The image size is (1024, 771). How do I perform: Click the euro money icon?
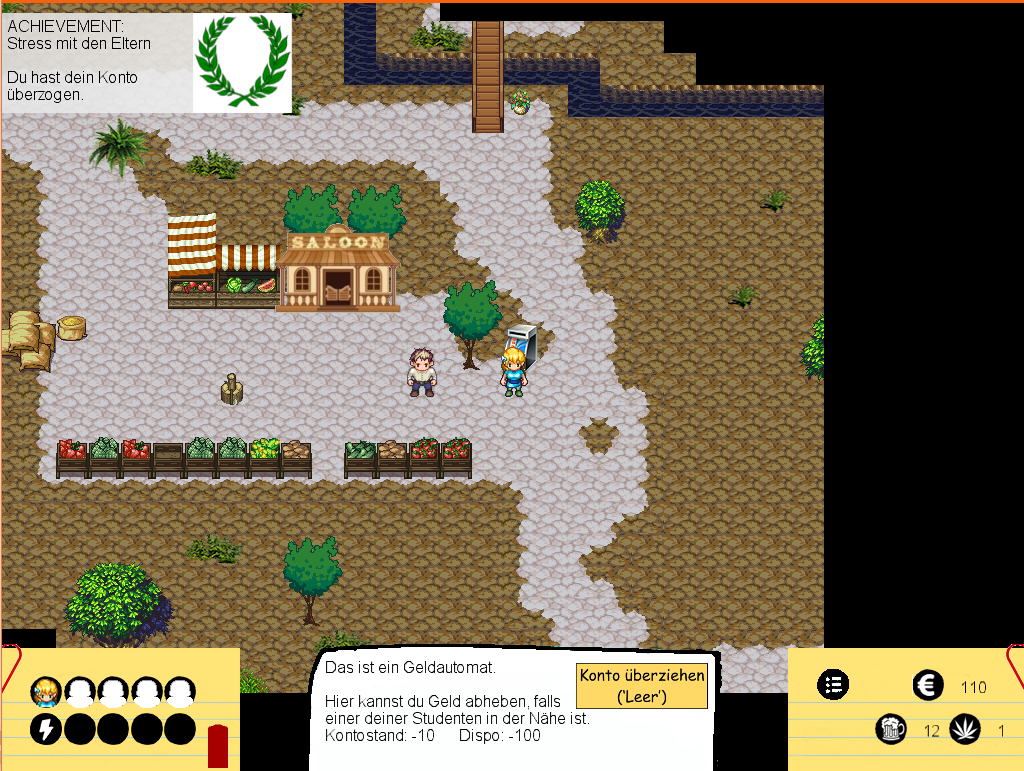coord(928,686)
